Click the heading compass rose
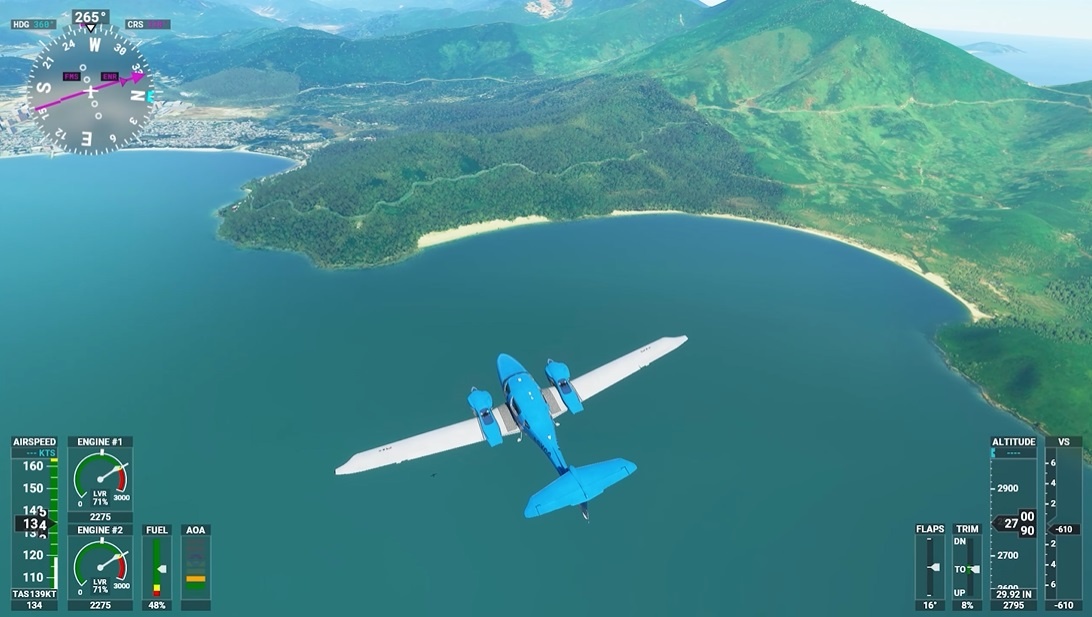The height and width of the screenshot is (617, 1092). point(90,90)
